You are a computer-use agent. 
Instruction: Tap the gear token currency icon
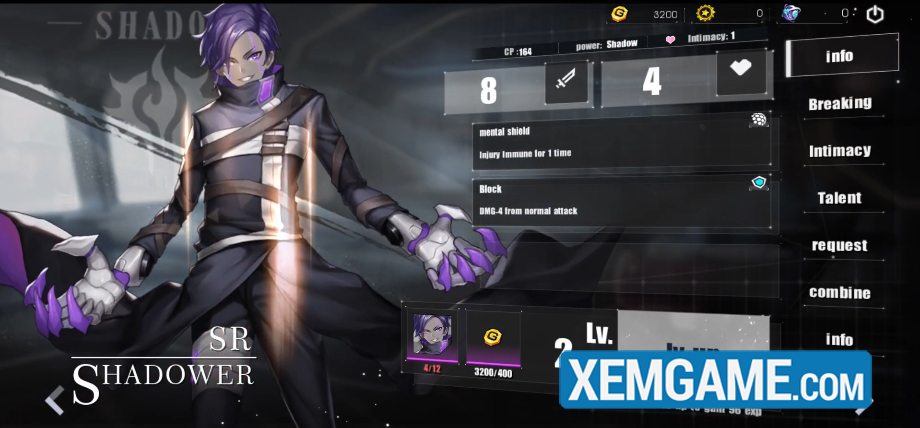point(706,14)
